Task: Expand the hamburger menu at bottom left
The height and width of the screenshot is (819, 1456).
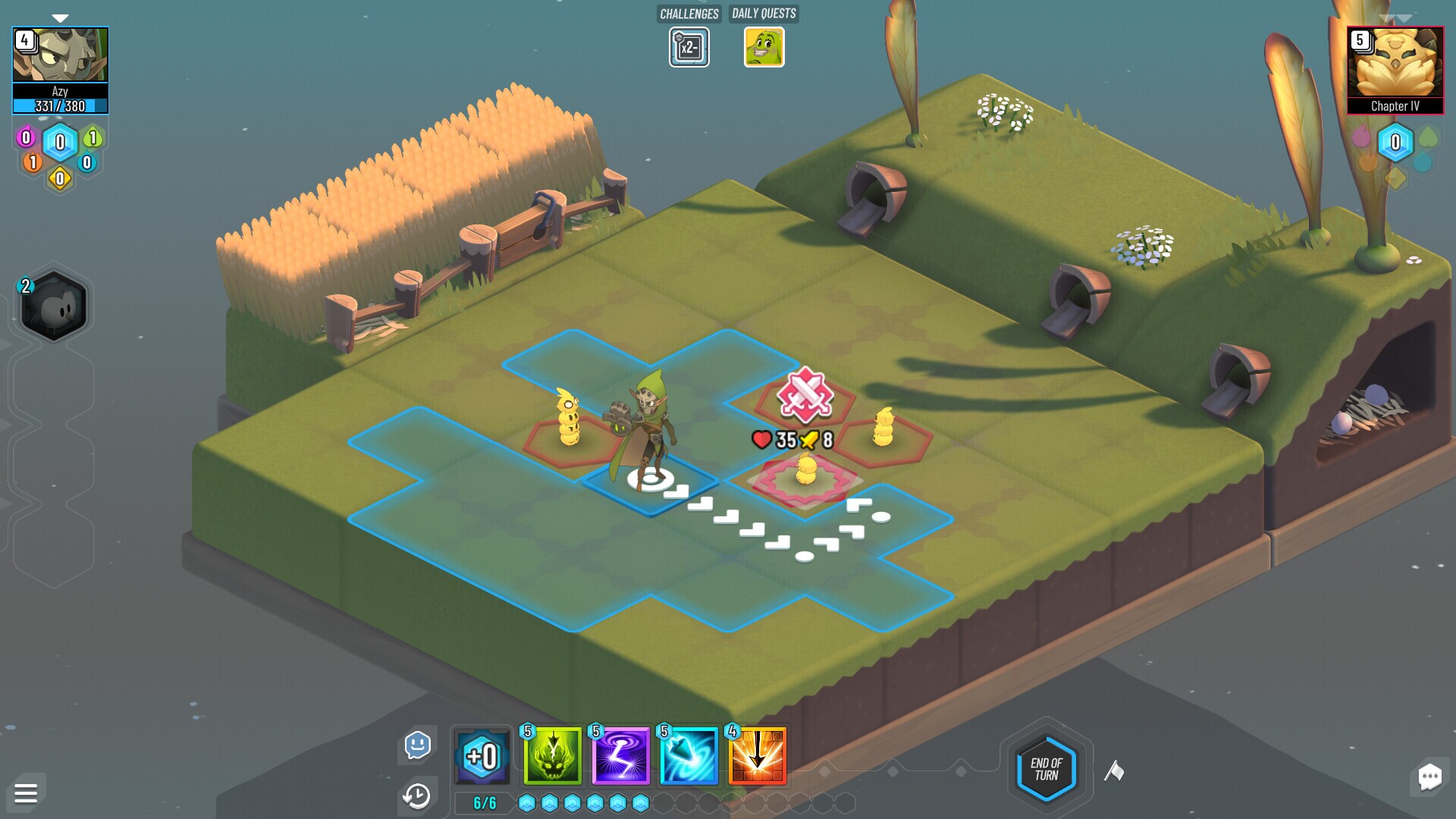Action: [25, 793]
